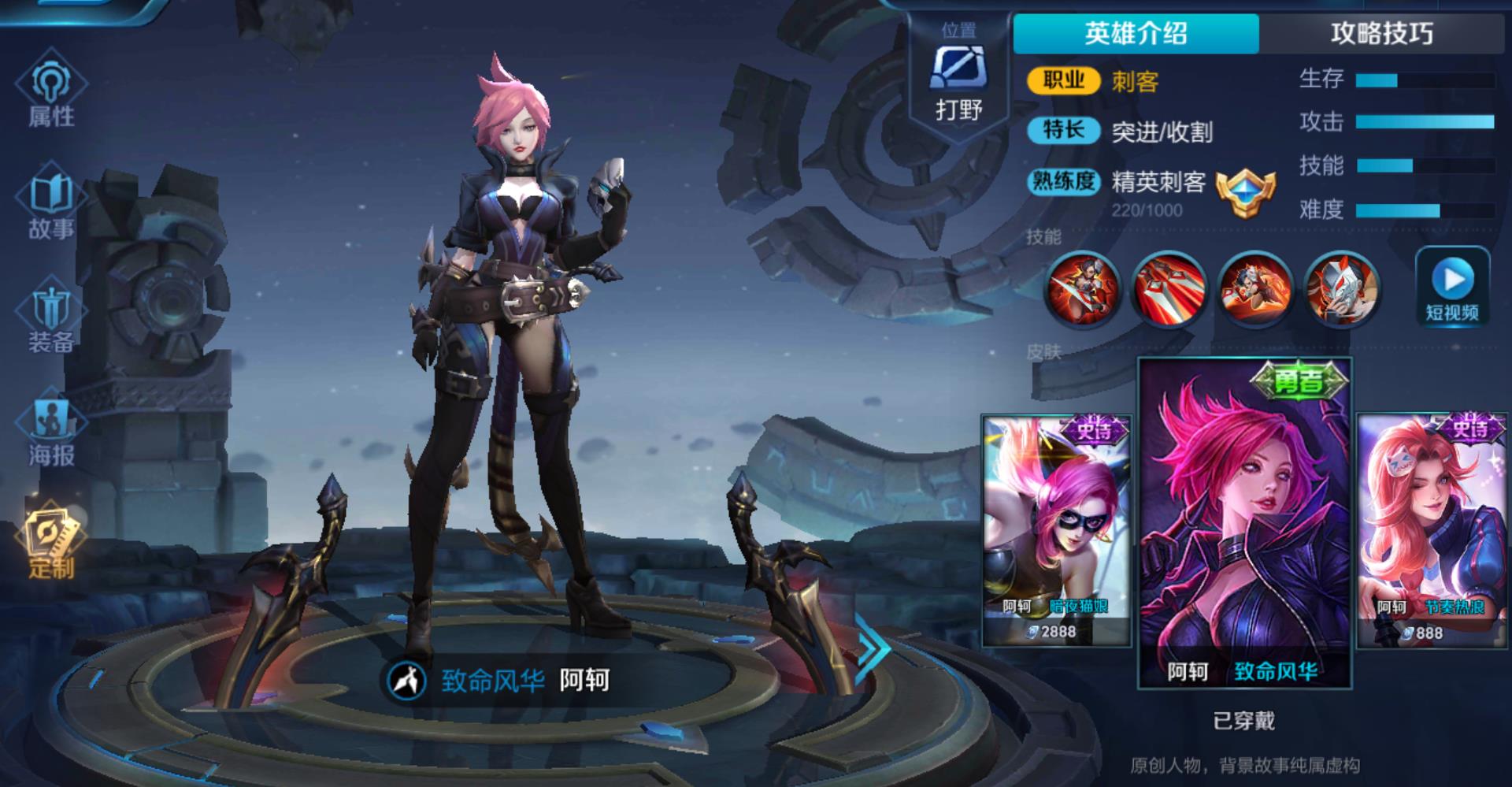Viewport: 1512px width, 787px height.
Task: Select the 暗夜猫娘 skin card
Action: pyautogui.click(x=1056, y=529)
